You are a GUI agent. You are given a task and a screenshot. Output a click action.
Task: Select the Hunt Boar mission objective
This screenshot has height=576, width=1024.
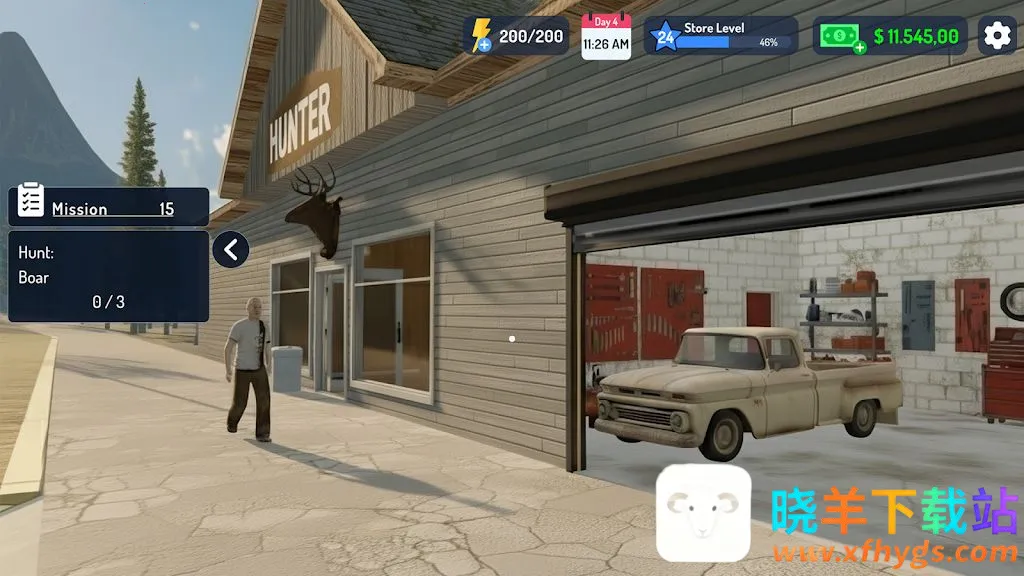[109, 276]
